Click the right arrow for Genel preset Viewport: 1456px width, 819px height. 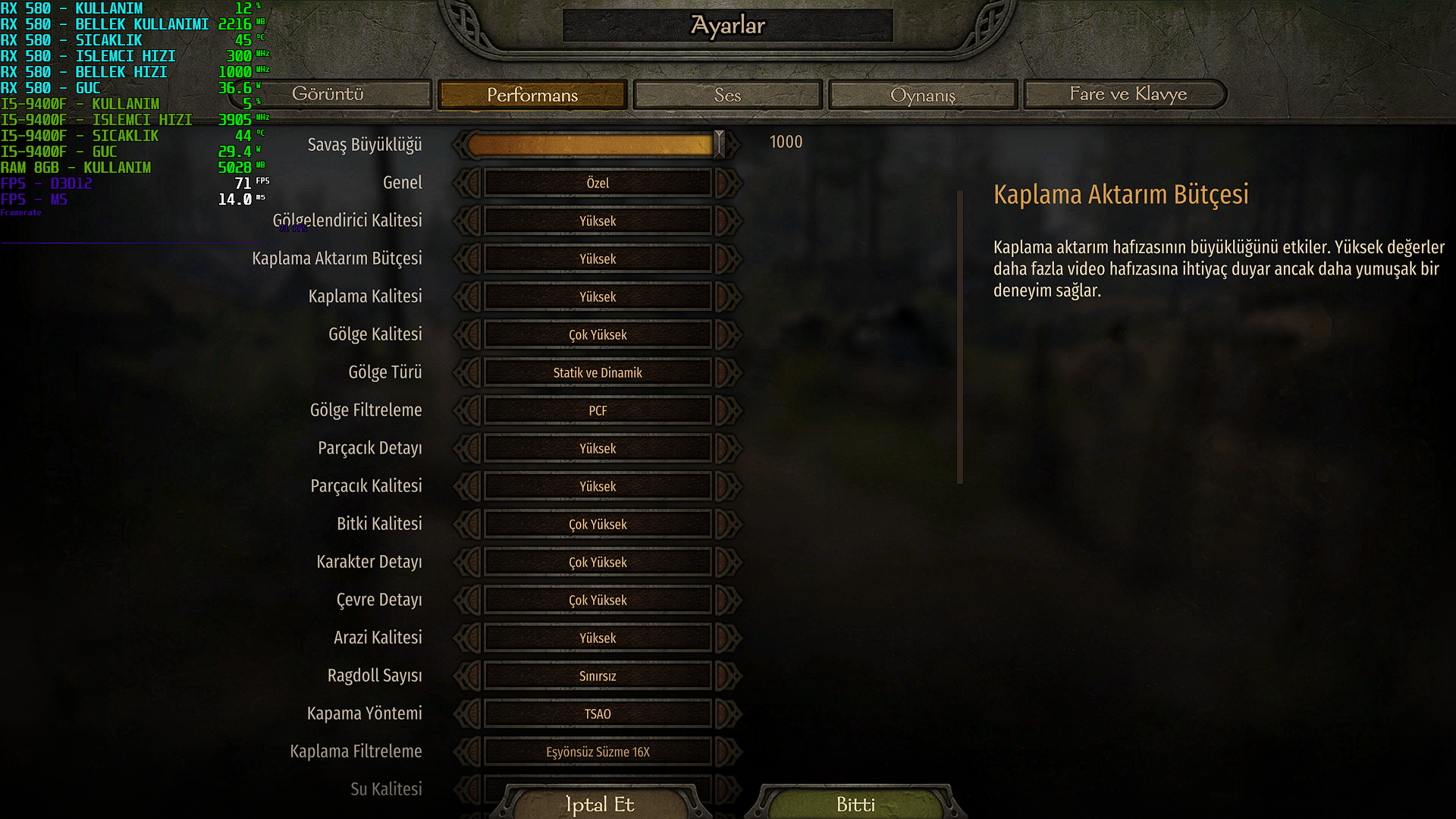pyautogui.click(x=726, y=183)
